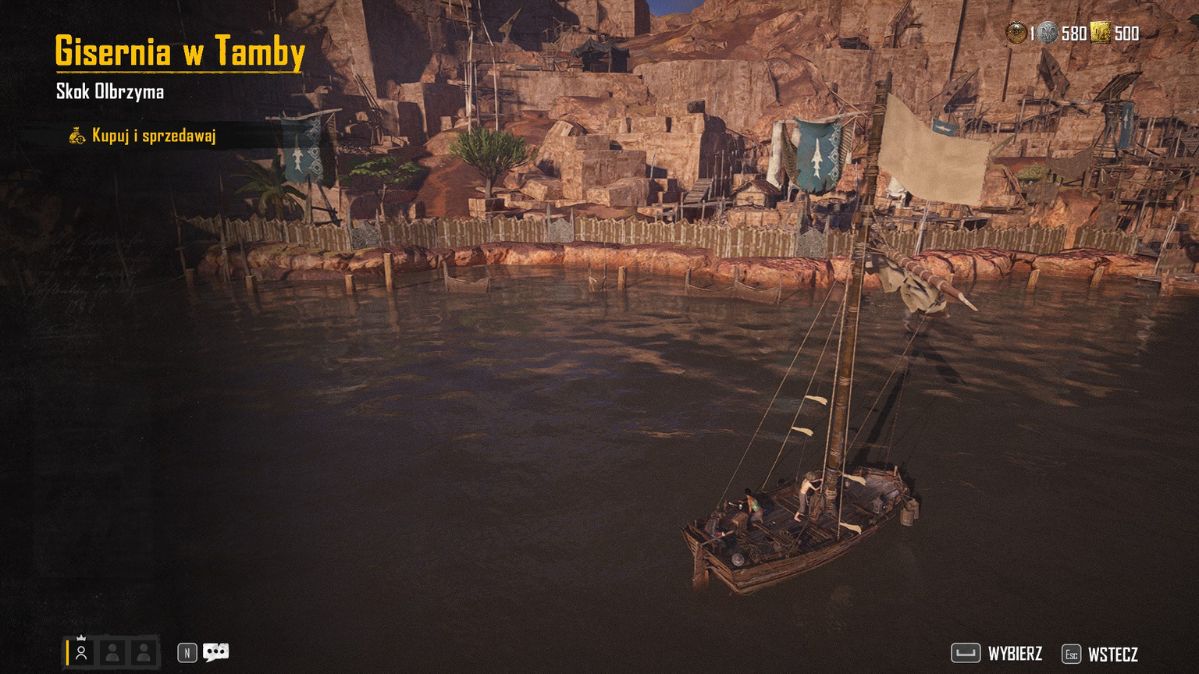The height and width of the screenshot is (674, 1199).
Task: Open the chat speech bubble icon
Action: tap(215, 652)
